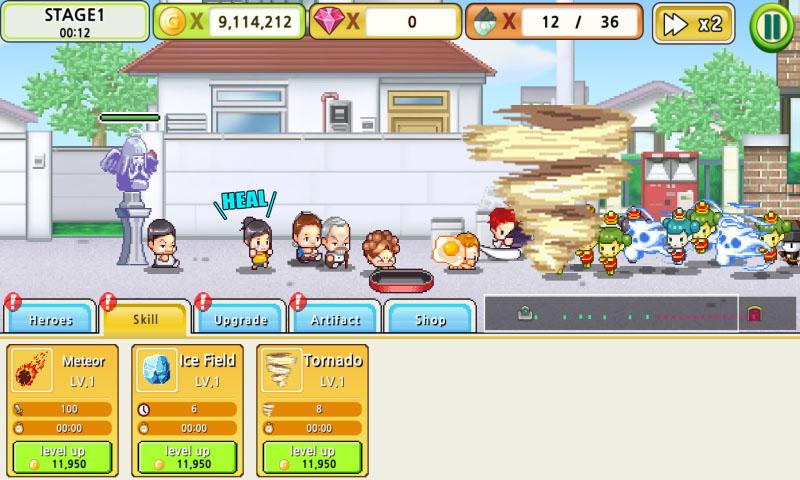Switch to the Heroes tab
Screen dimensions: 800x480
pos(50,319)
